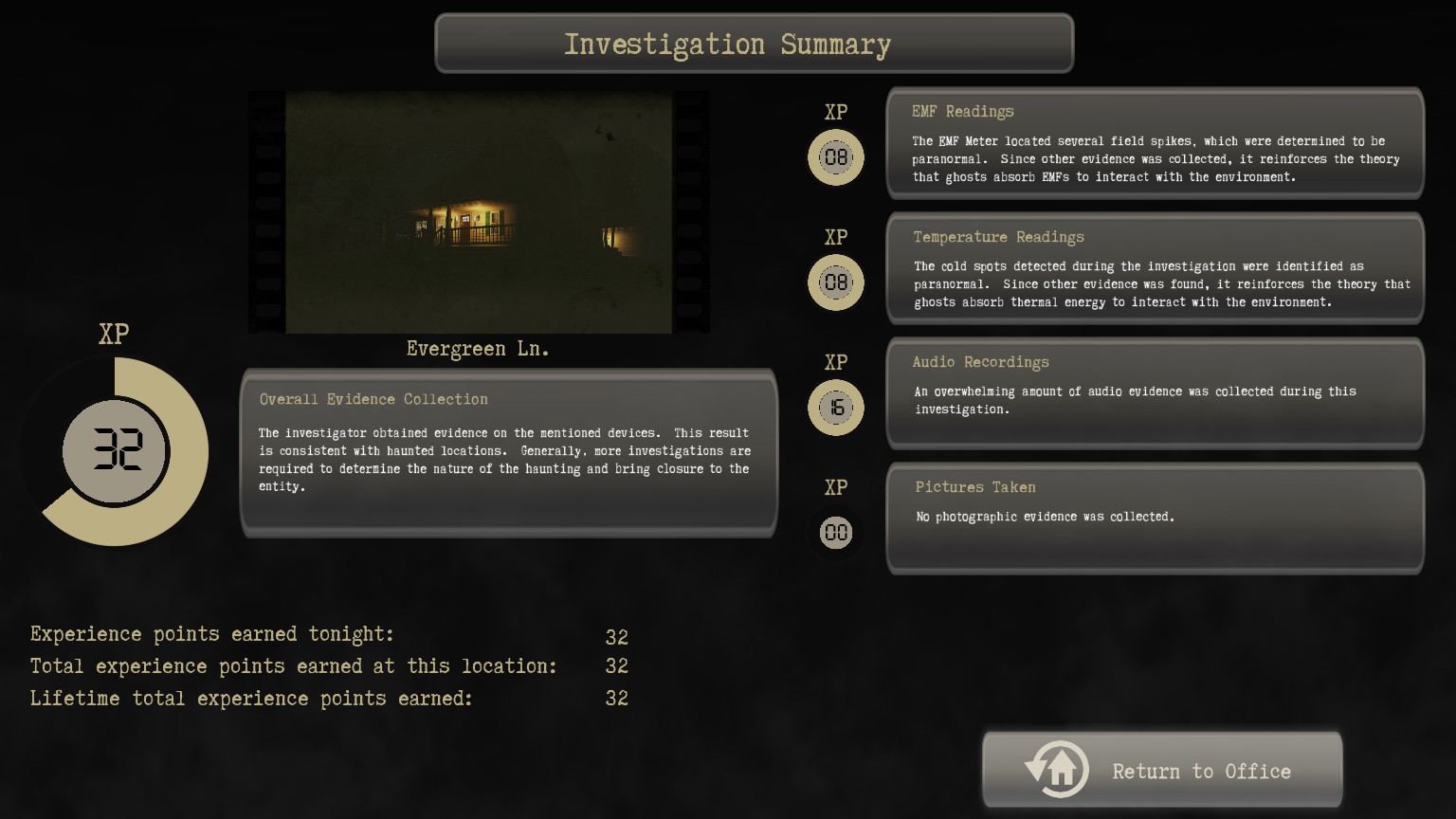Click the XP 08 badge for EMF Readings
The height and width of the screenshot is (819, 1456).
coord(835,156)
